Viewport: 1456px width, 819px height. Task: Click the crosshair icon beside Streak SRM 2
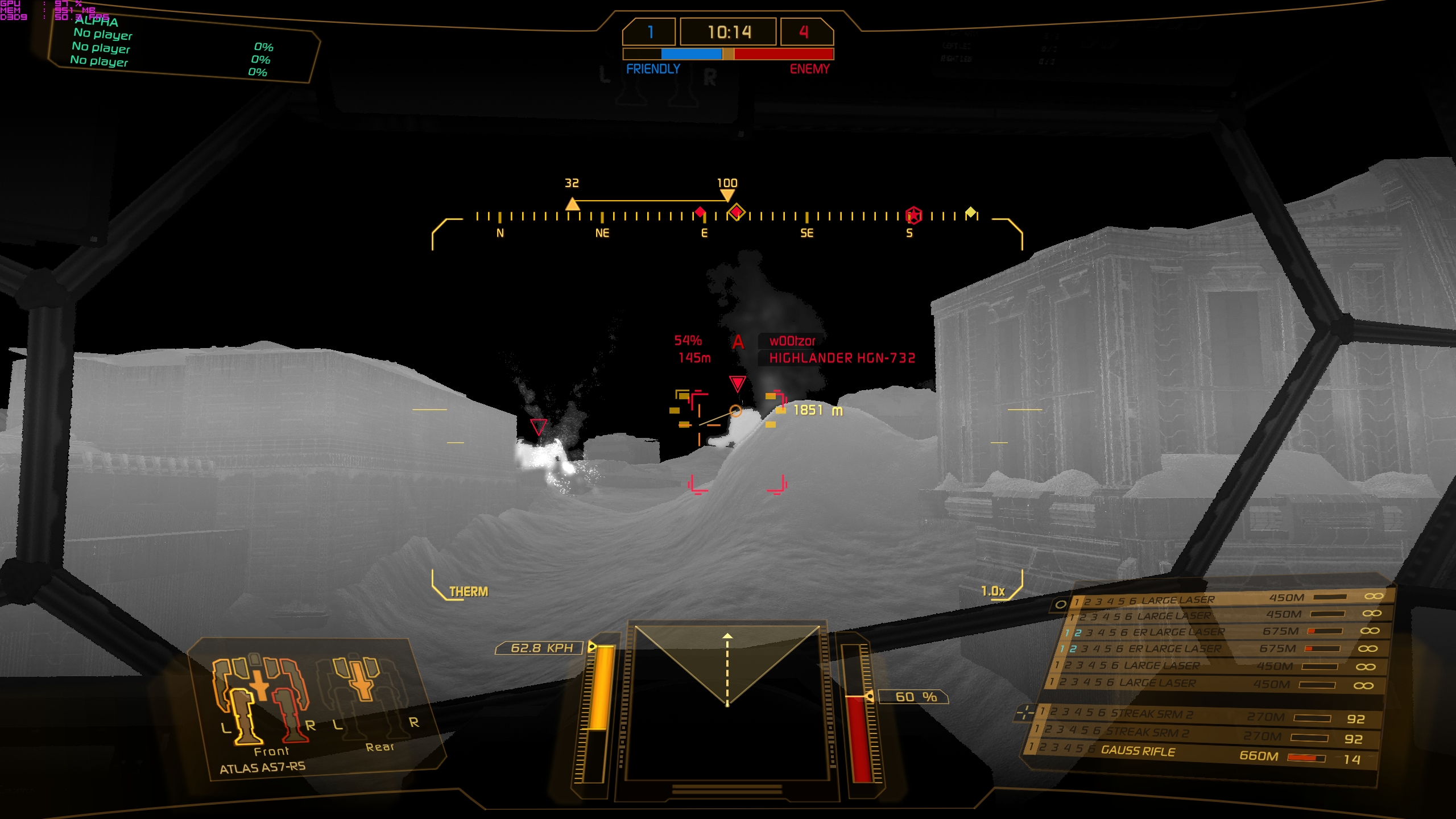click(1026, 712)
